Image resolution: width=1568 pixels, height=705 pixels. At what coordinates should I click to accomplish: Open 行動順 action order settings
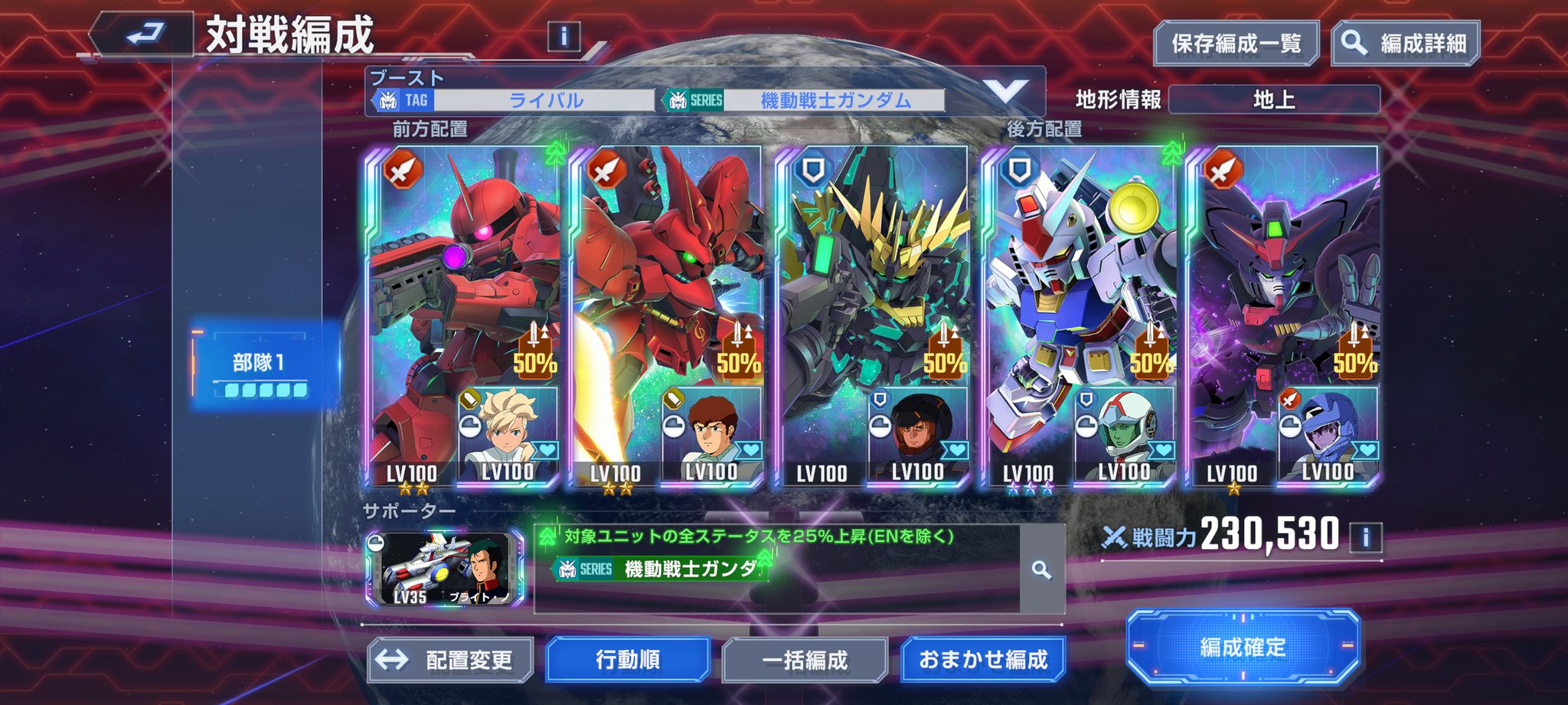click(628, 660)
